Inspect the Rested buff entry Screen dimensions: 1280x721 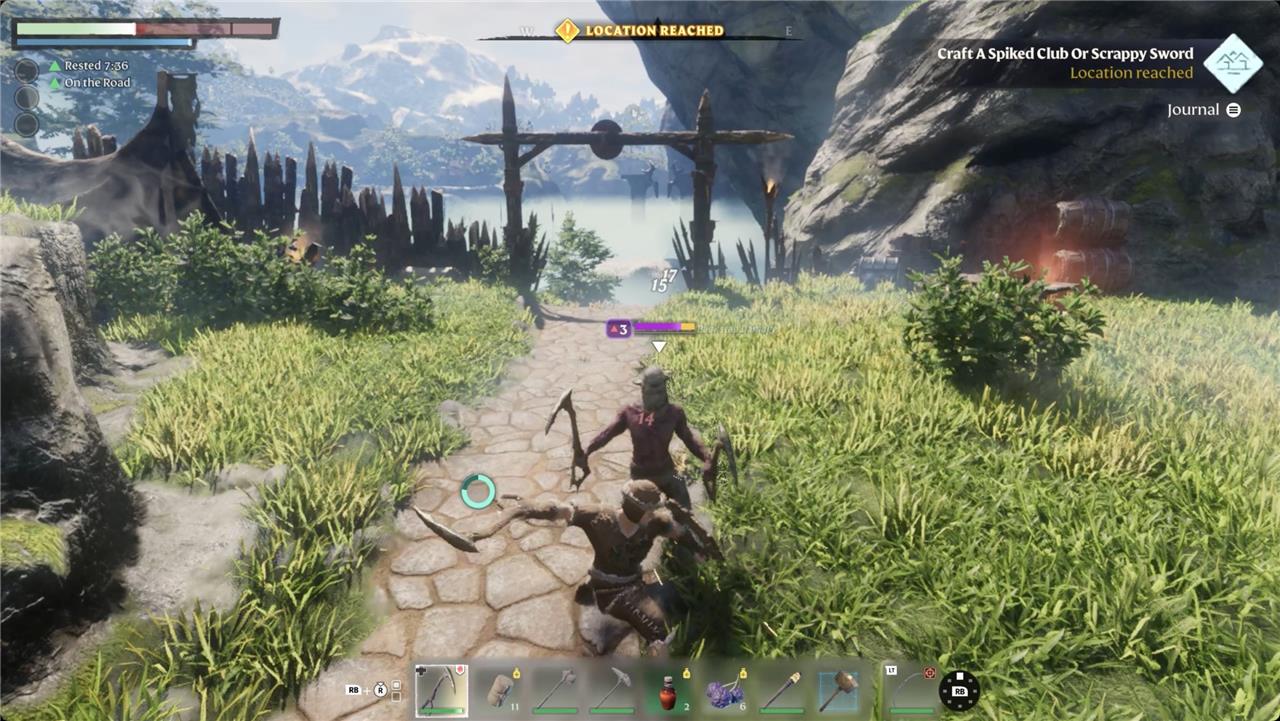click(x=96, y=66)
